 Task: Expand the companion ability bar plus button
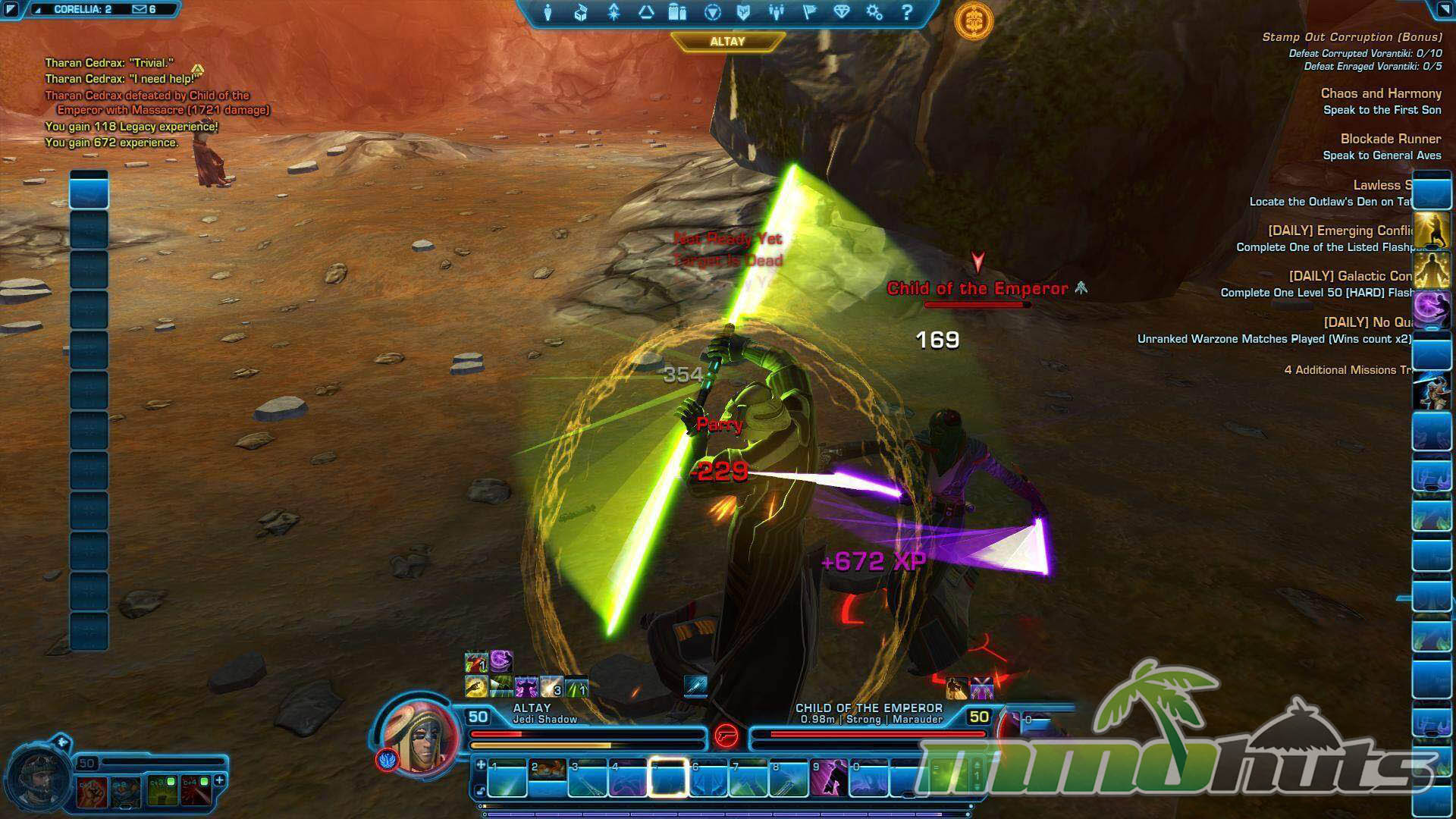(x=220, y=780)
